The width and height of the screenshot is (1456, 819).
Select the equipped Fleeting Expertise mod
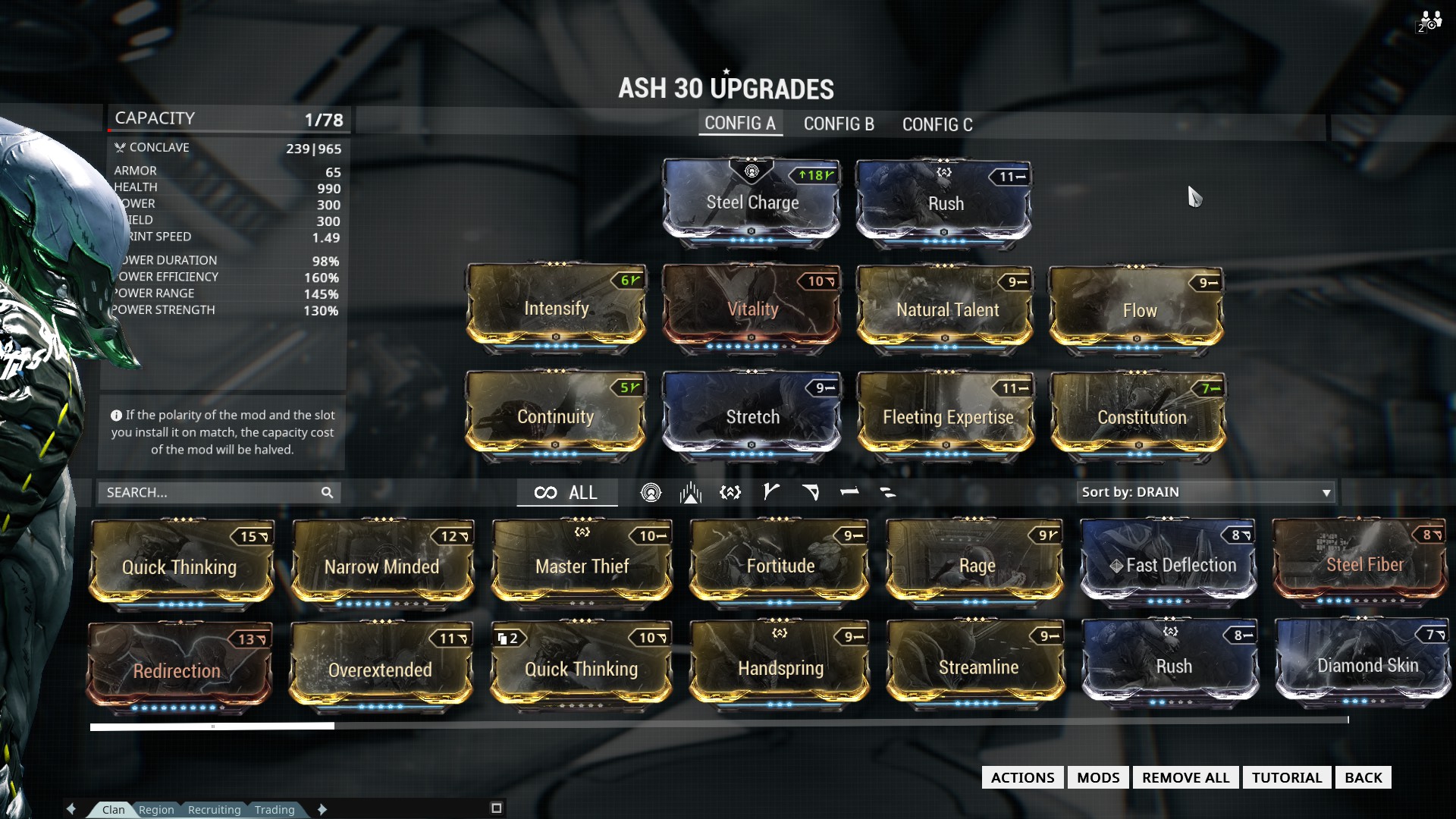coord(946,417)
